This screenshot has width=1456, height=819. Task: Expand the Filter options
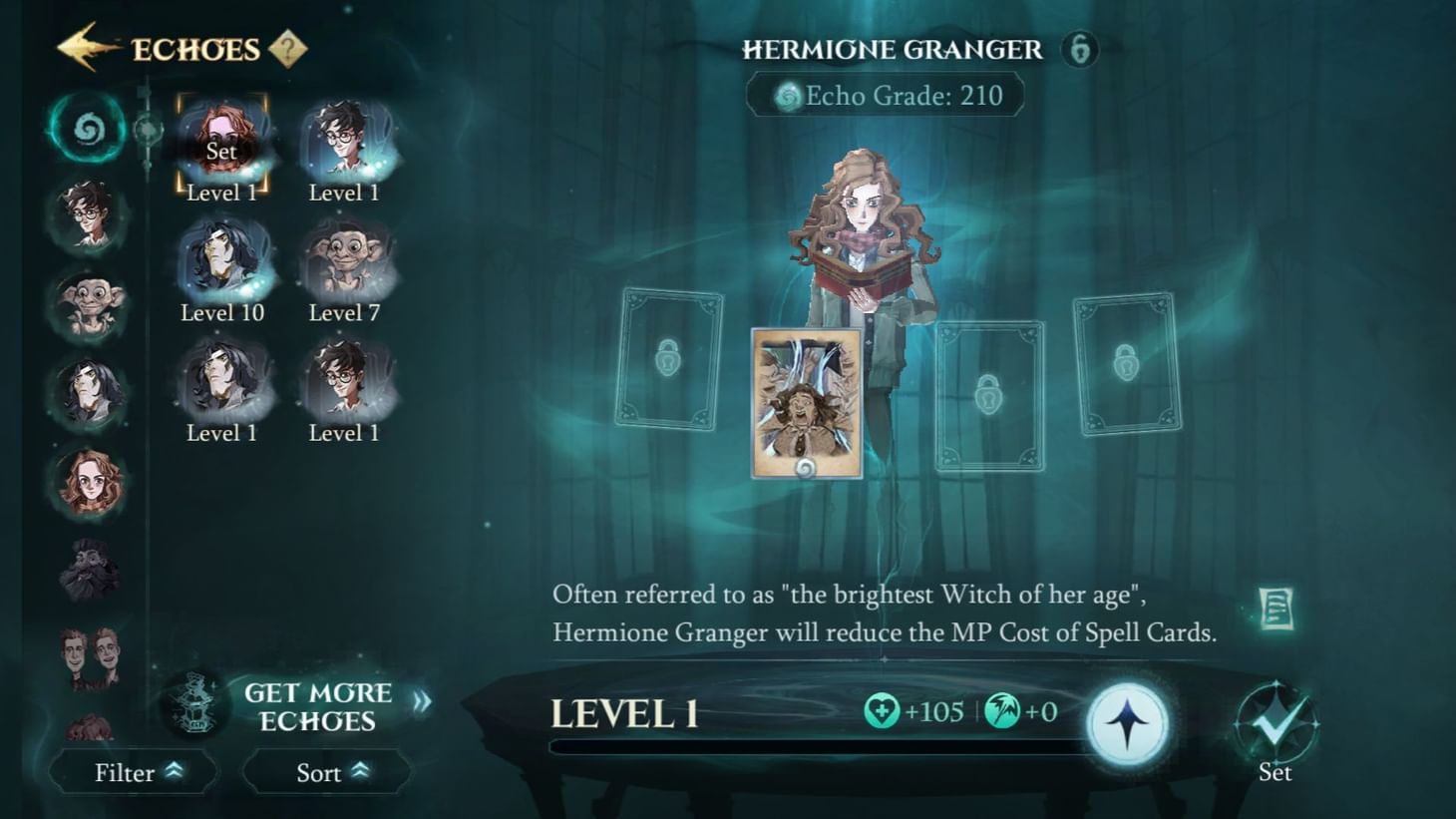pos(134,772)
